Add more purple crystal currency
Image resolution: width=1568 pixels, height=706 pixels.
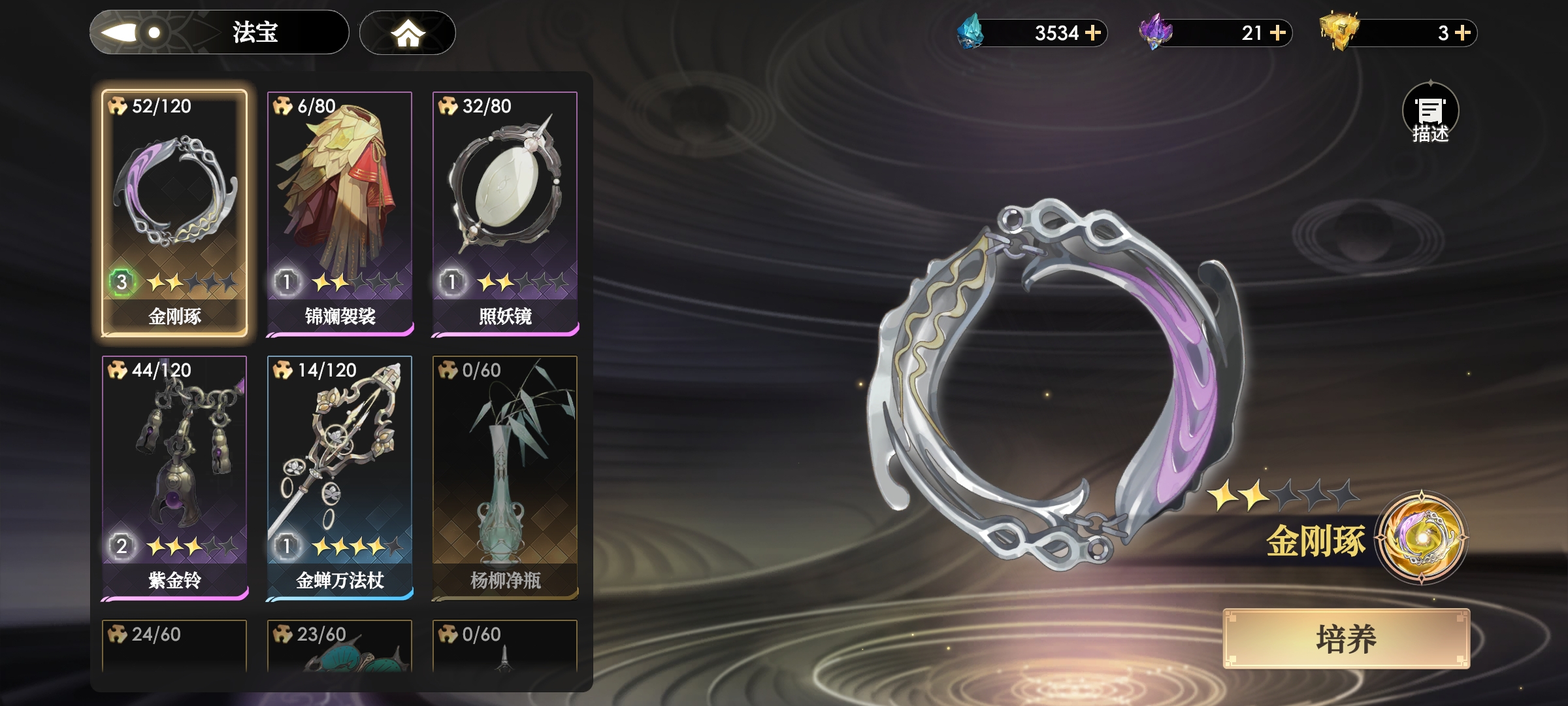point(1278,33)
